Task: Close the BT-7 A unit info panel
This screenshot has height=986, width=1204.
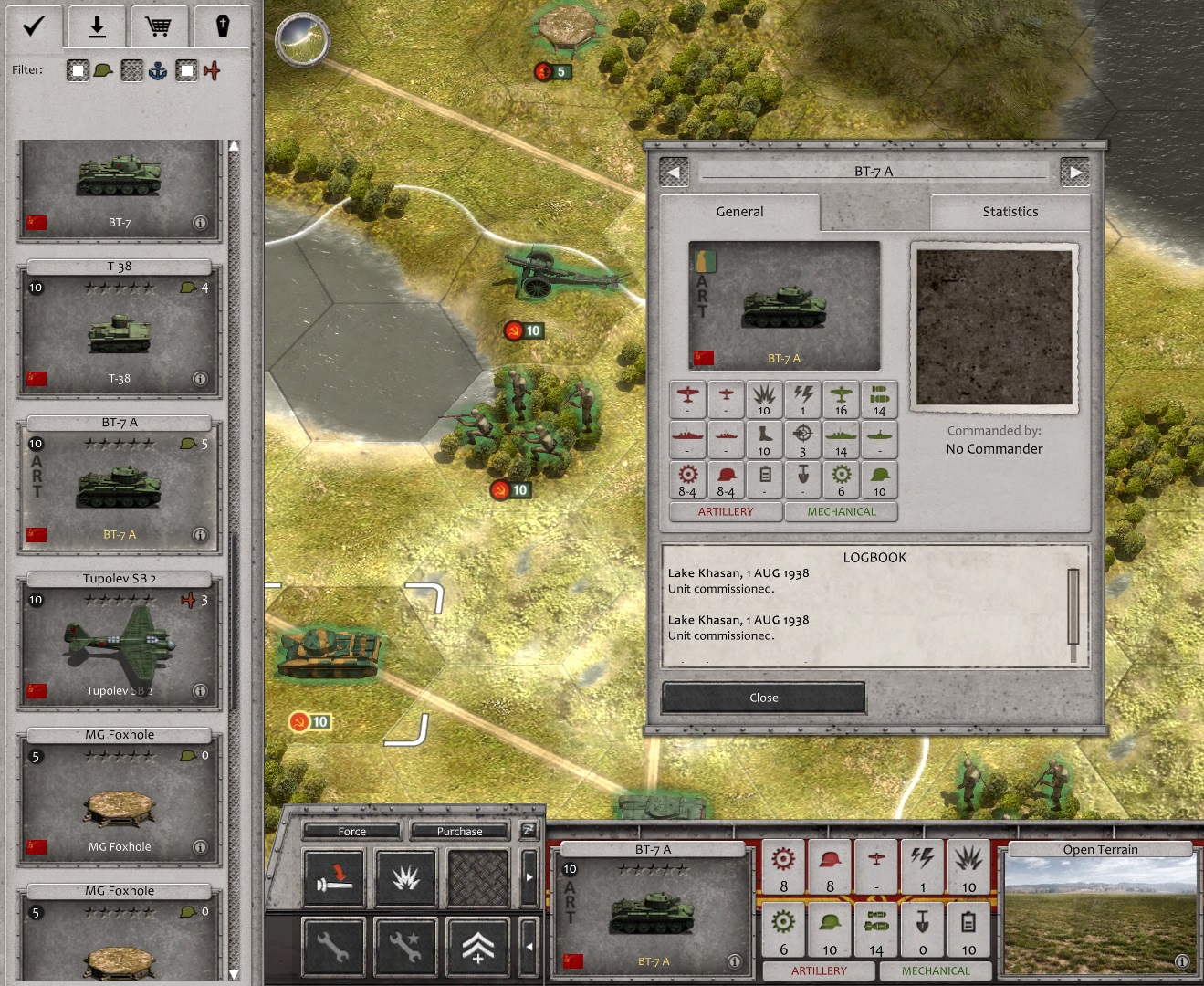Action: coord(763,698)
